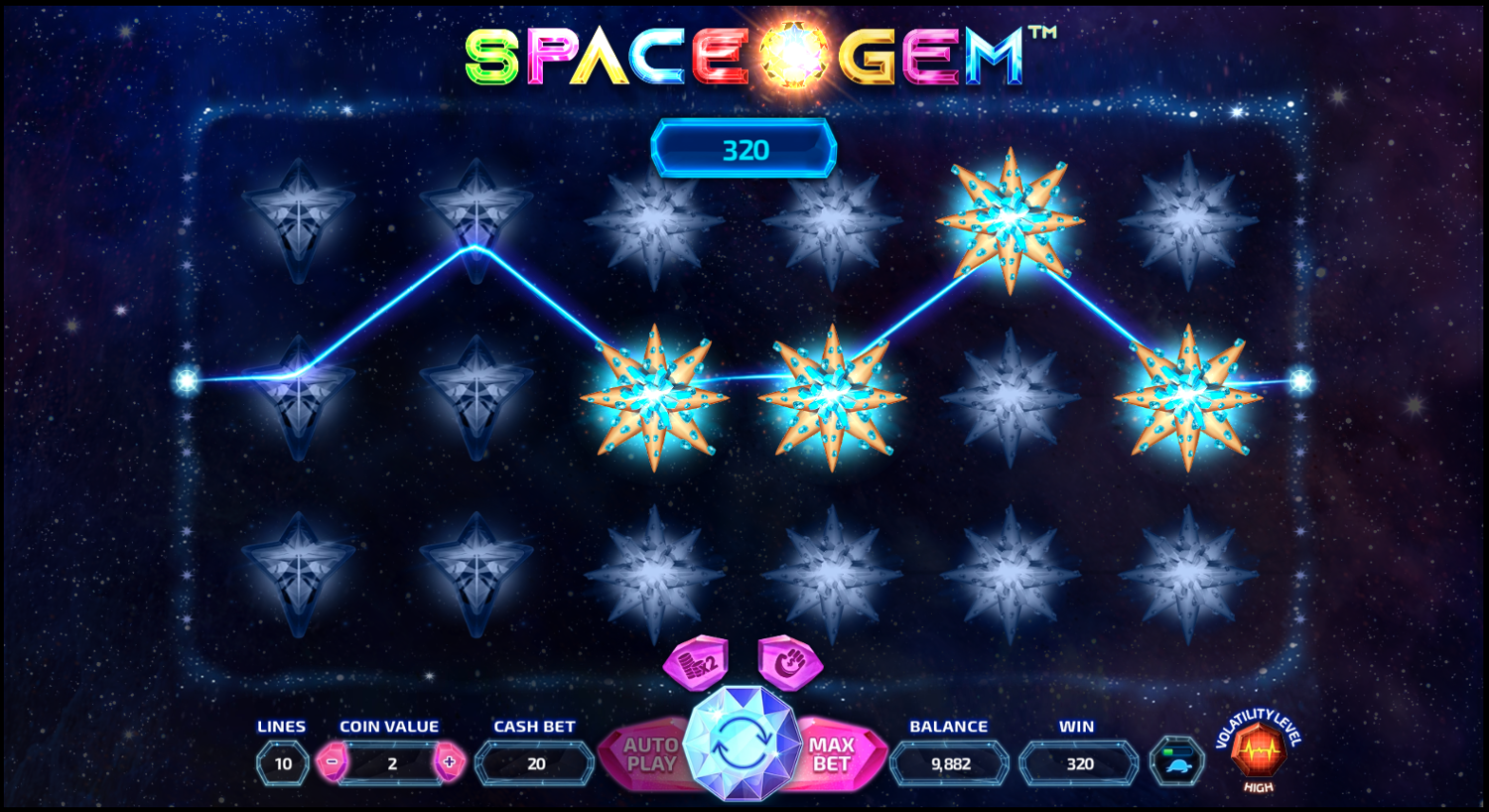Increase coin value with the plus gem

(x=450, y=762)
